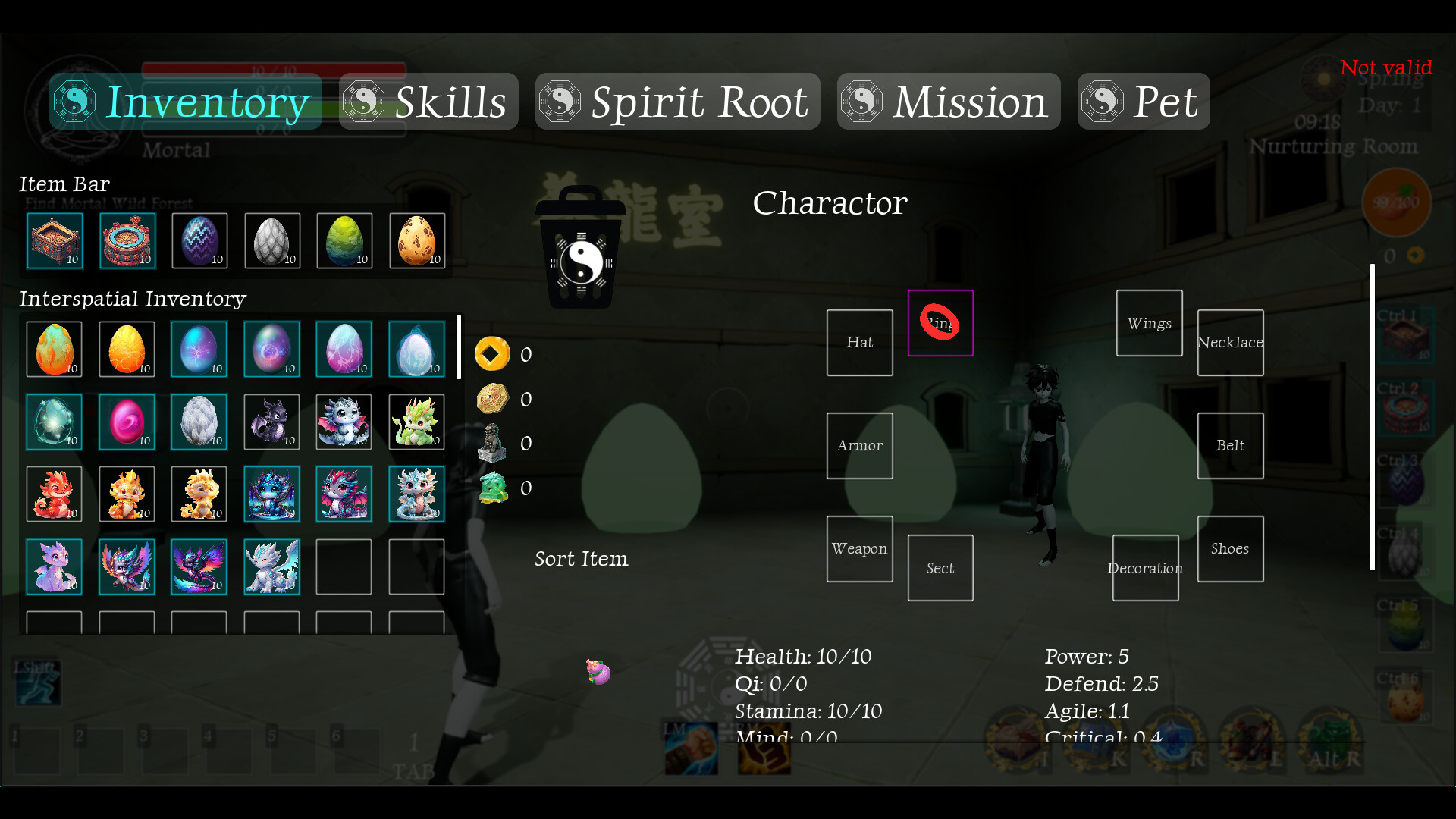This screenshot has height=819, width=1456.
Task: Select the Sect equipment slot
Action: tap(940, 568)
